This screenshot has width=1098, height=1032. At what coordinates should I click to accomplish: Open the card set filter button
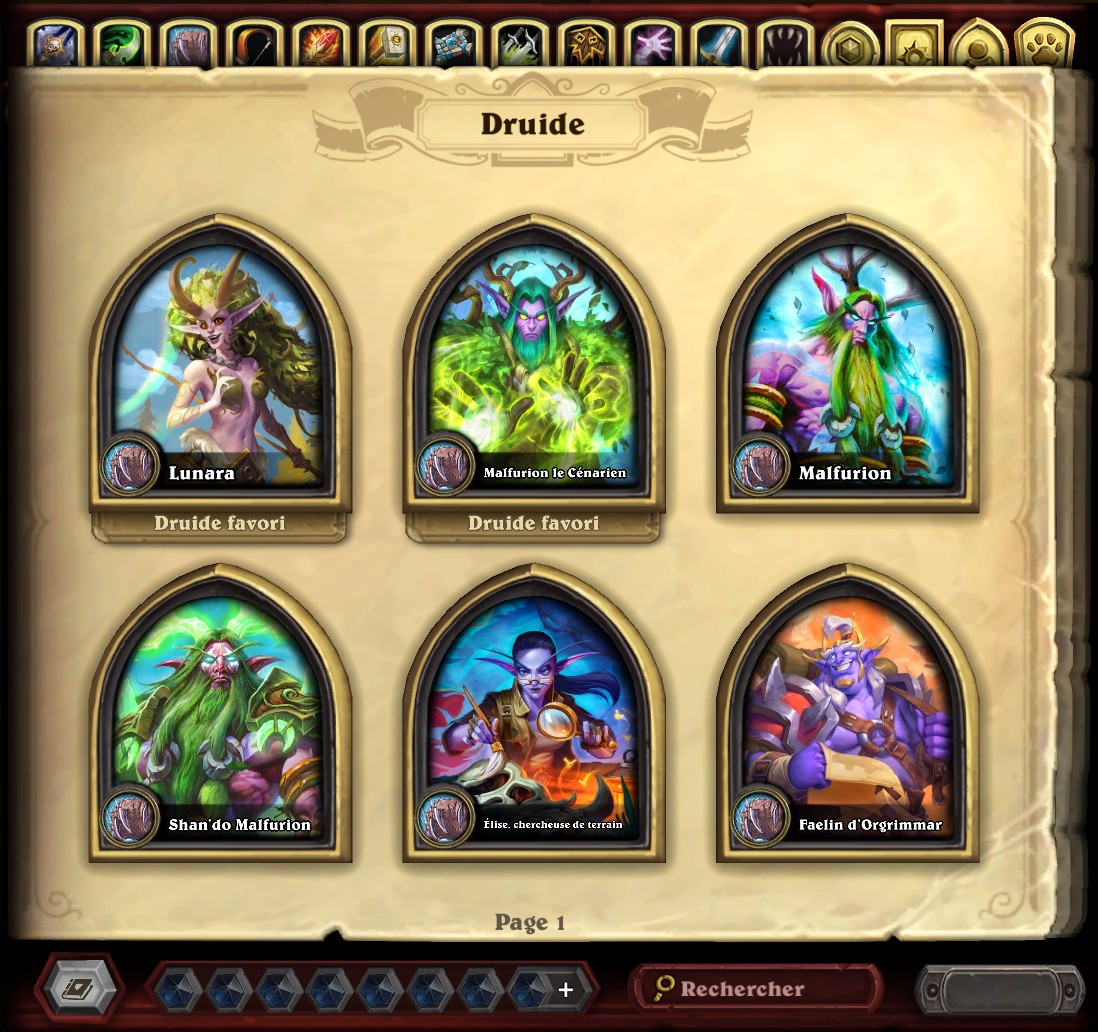pyautogui.click(x=79, y=988)
